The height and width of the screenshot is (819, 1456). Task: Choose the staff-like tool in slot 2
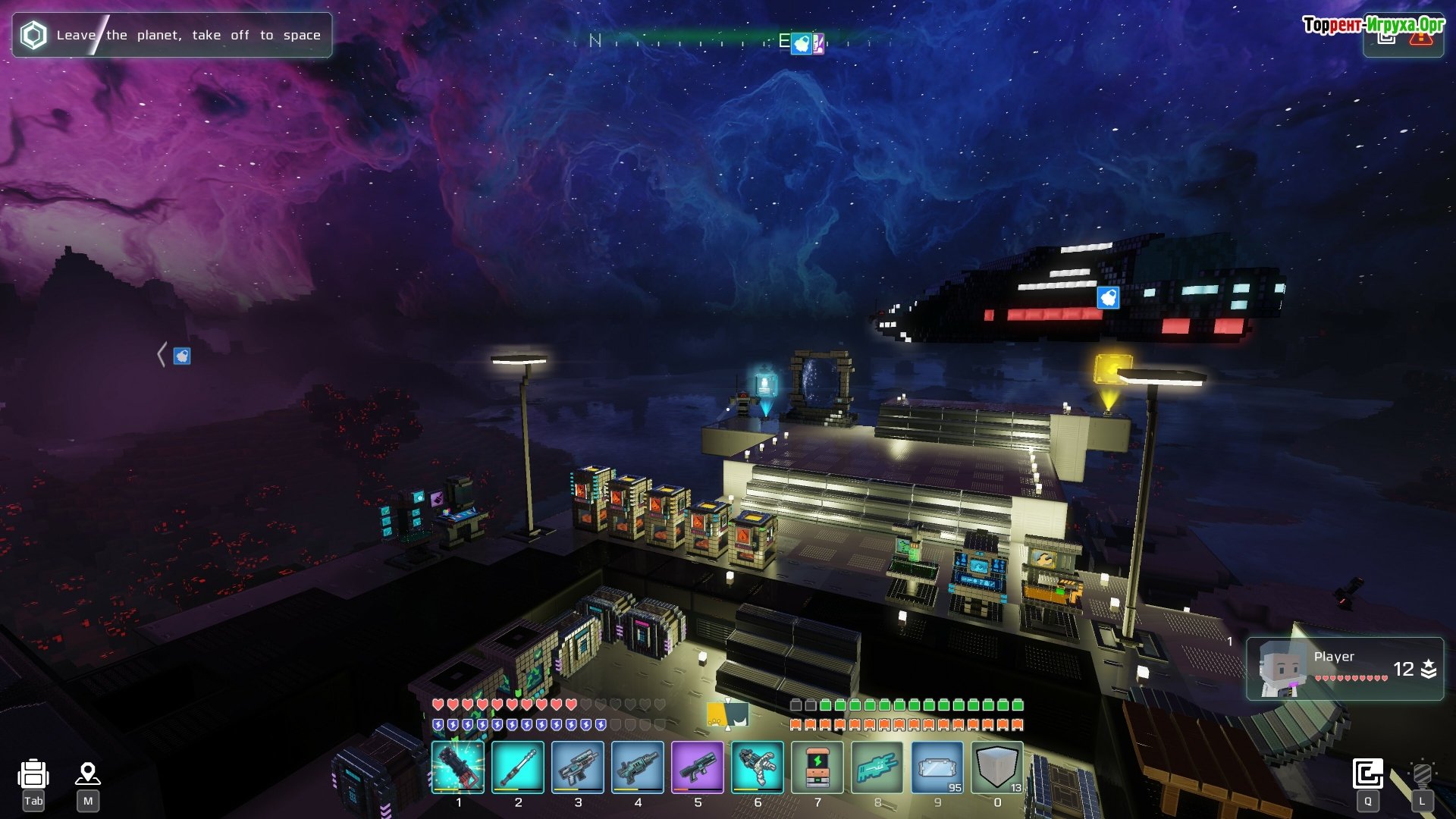click(x=517, y=767)
